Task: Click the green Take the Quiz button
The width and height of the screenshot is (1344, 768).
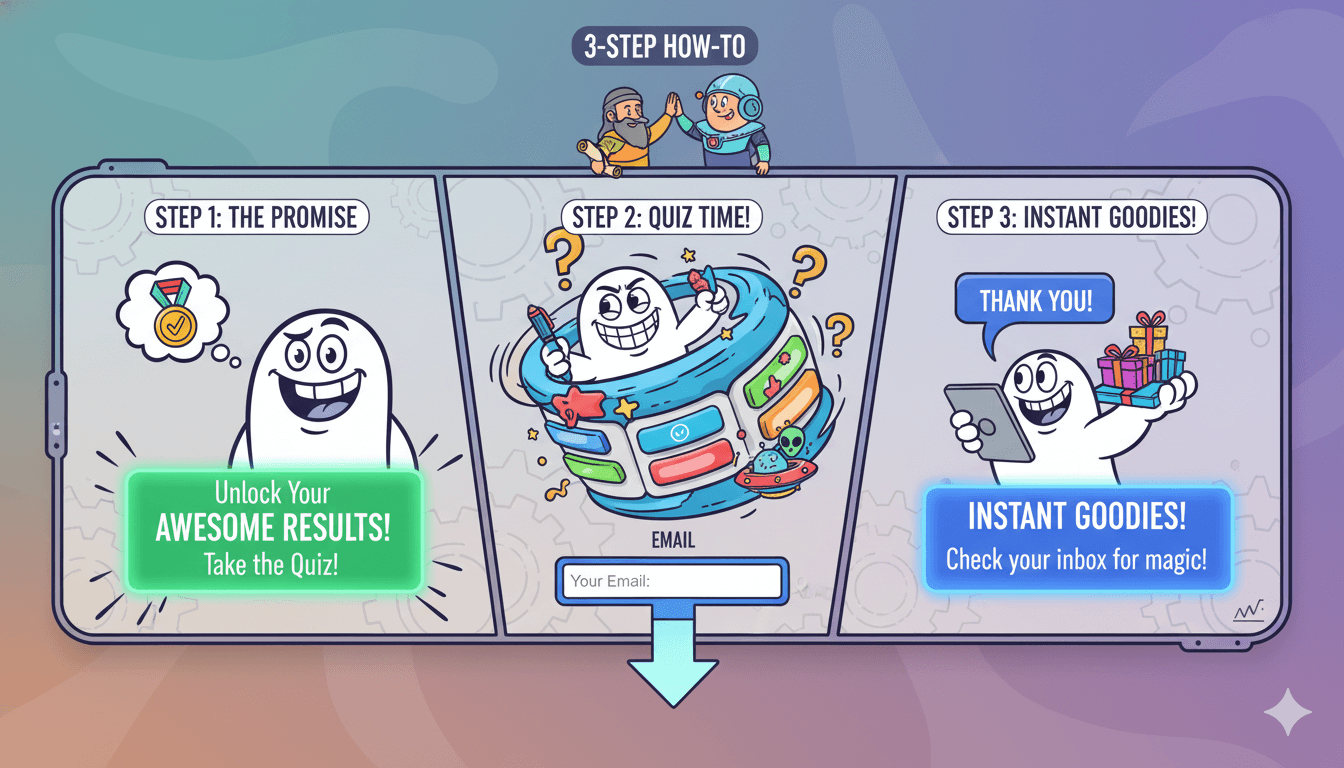Action: point(272,530)
